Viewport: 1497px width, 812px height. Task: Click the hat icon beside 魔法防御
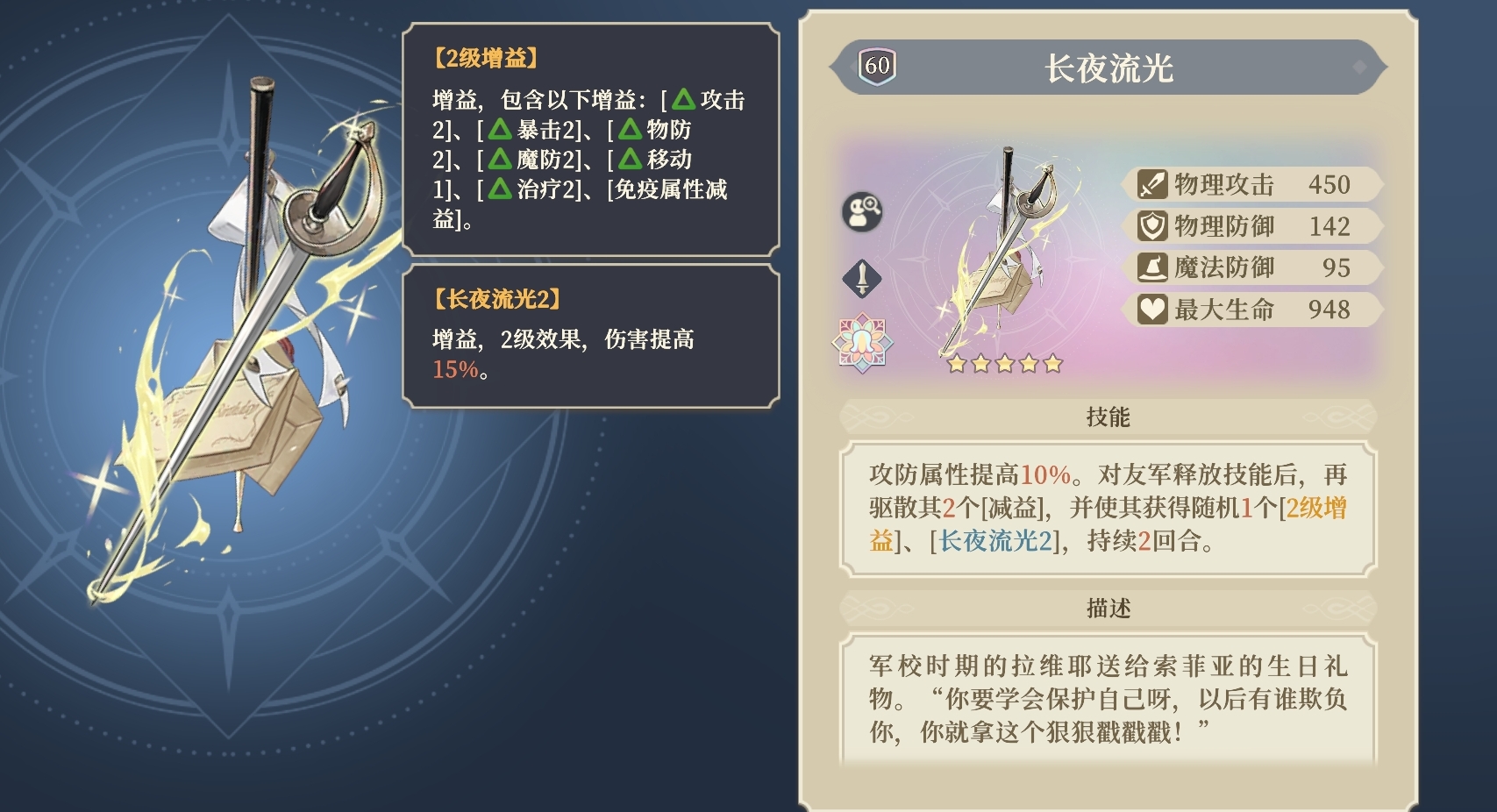point(1153,267)
